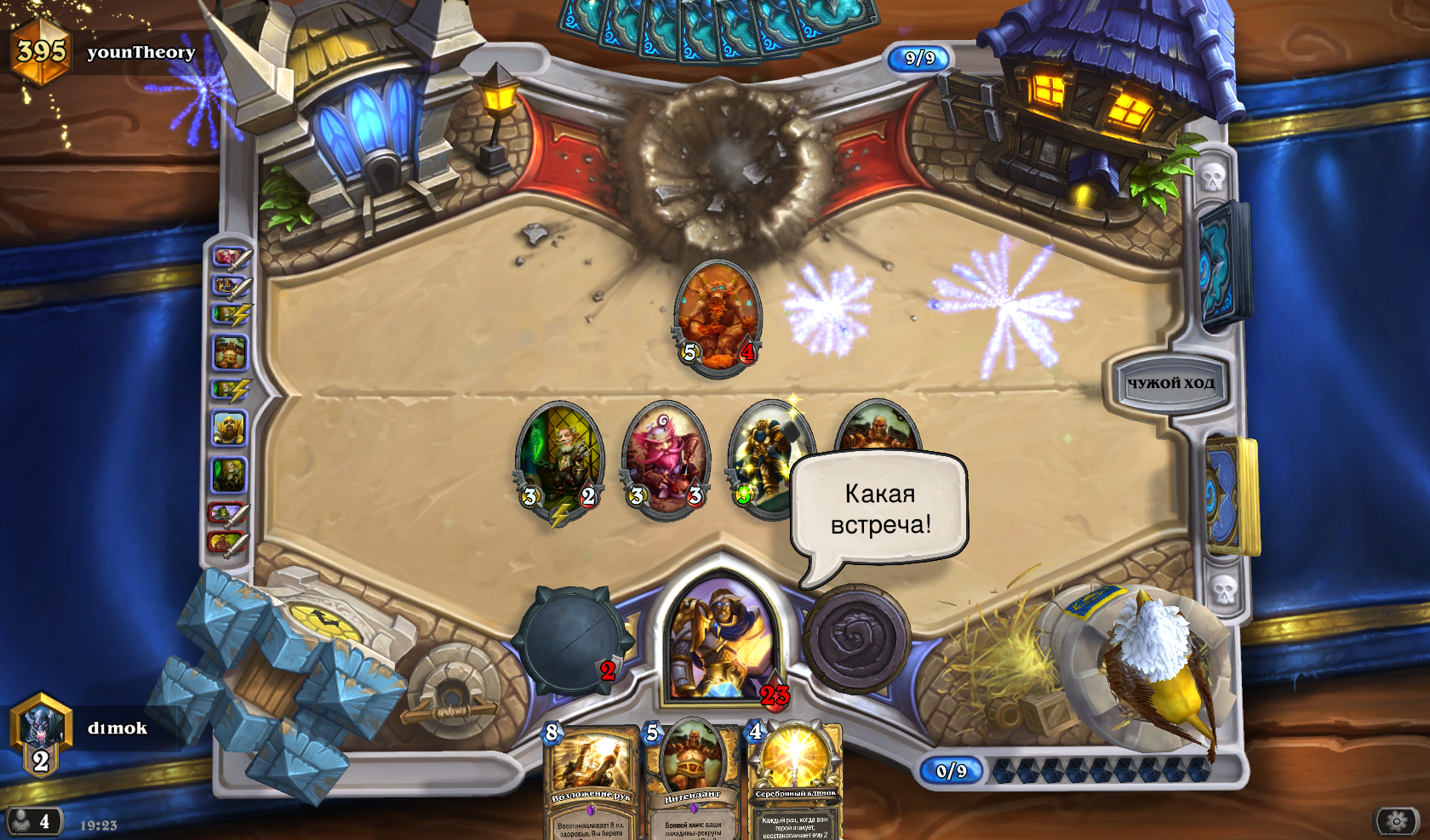
Task: Click the dimok player rank badge
Action: coord(40,734)
